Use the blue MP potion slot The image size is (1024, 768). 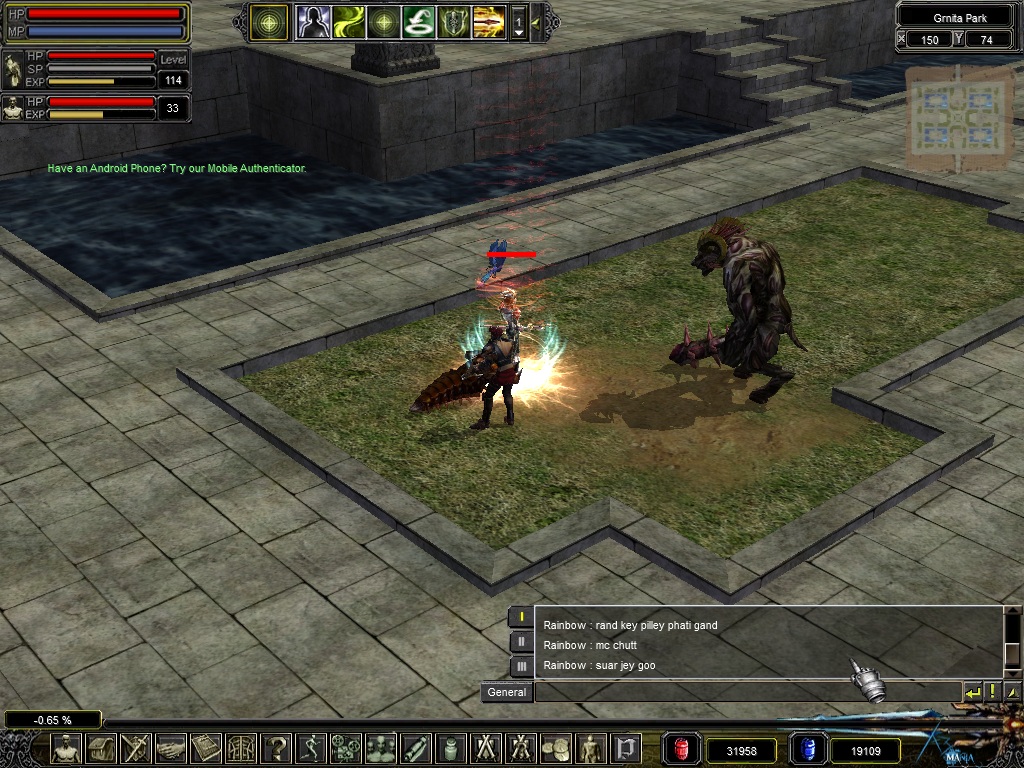(808, 749)
